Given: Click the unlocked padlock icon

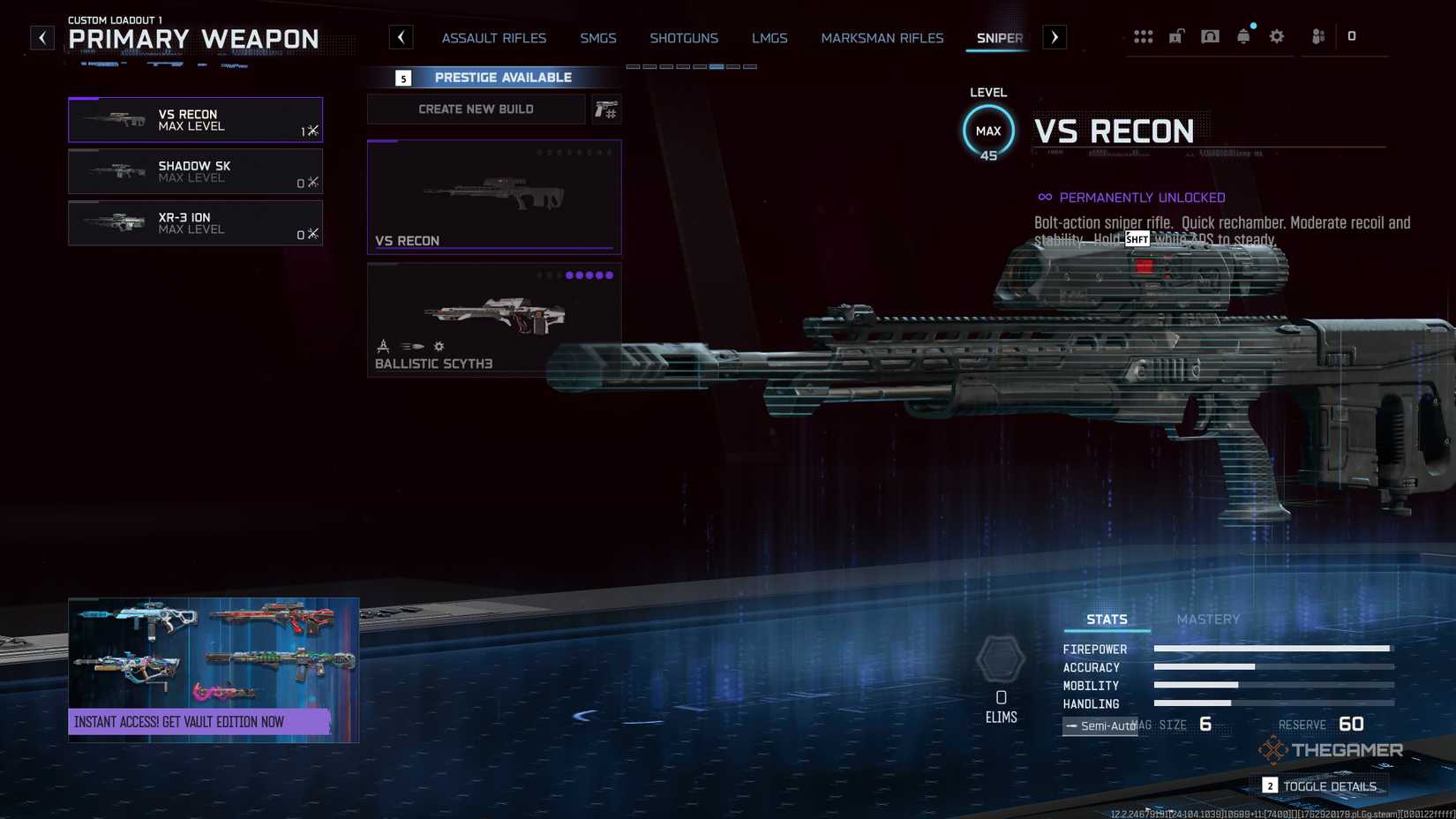Looking at the screenshot, I should click(1176, 36).
